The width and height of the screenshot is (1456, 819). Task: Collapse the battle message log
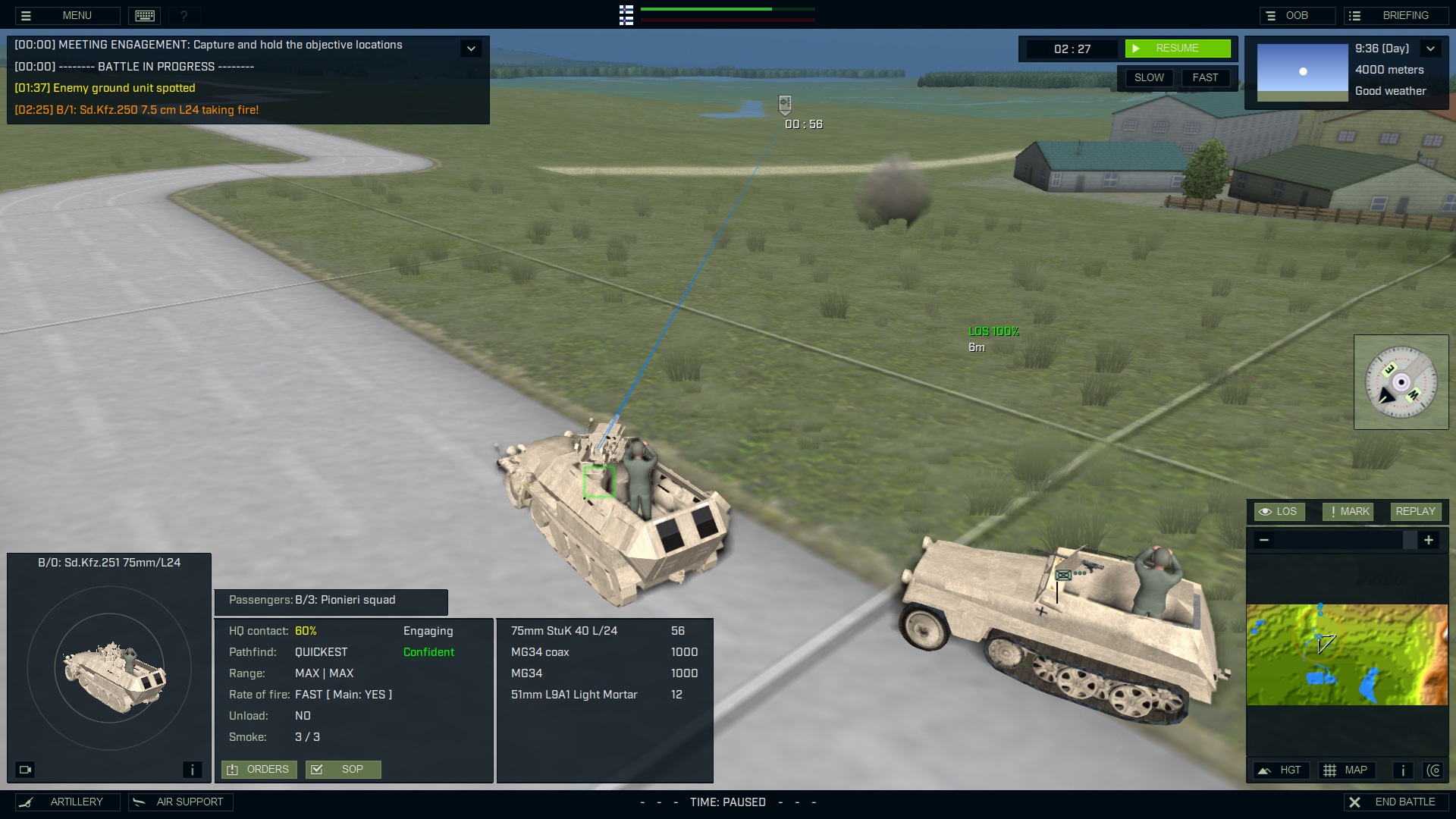471,48
